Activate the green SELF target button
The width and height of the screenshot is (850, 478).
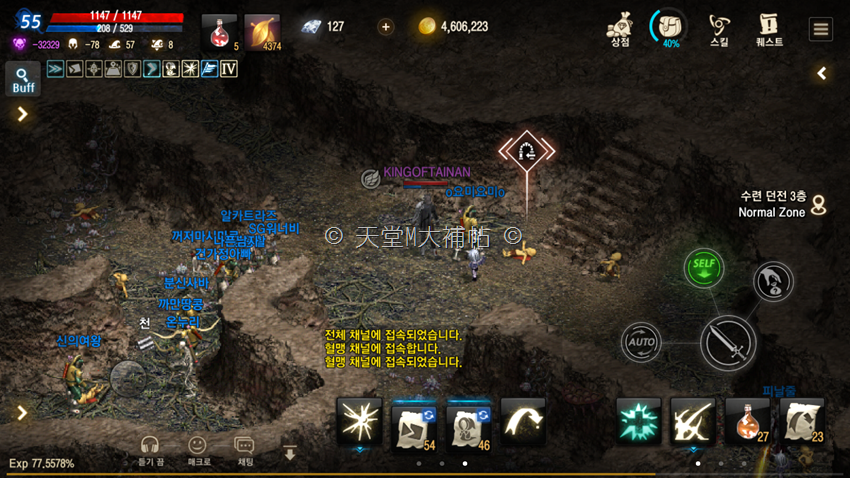[x=704, y=268]
